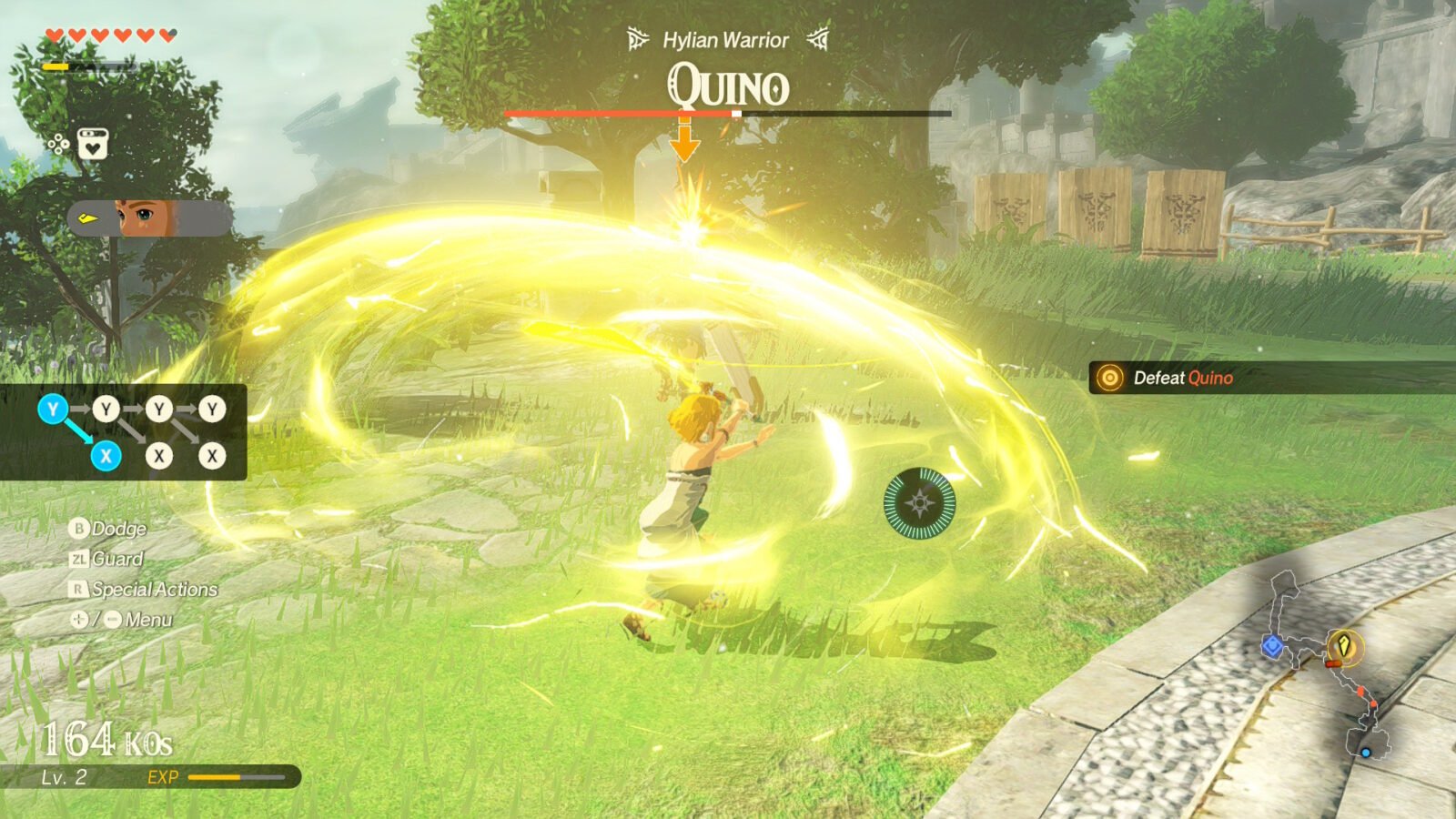Open the combo chart panel
Viewport: 1456px width, 819px height.
pyautogui.click(x=124, y=432)
